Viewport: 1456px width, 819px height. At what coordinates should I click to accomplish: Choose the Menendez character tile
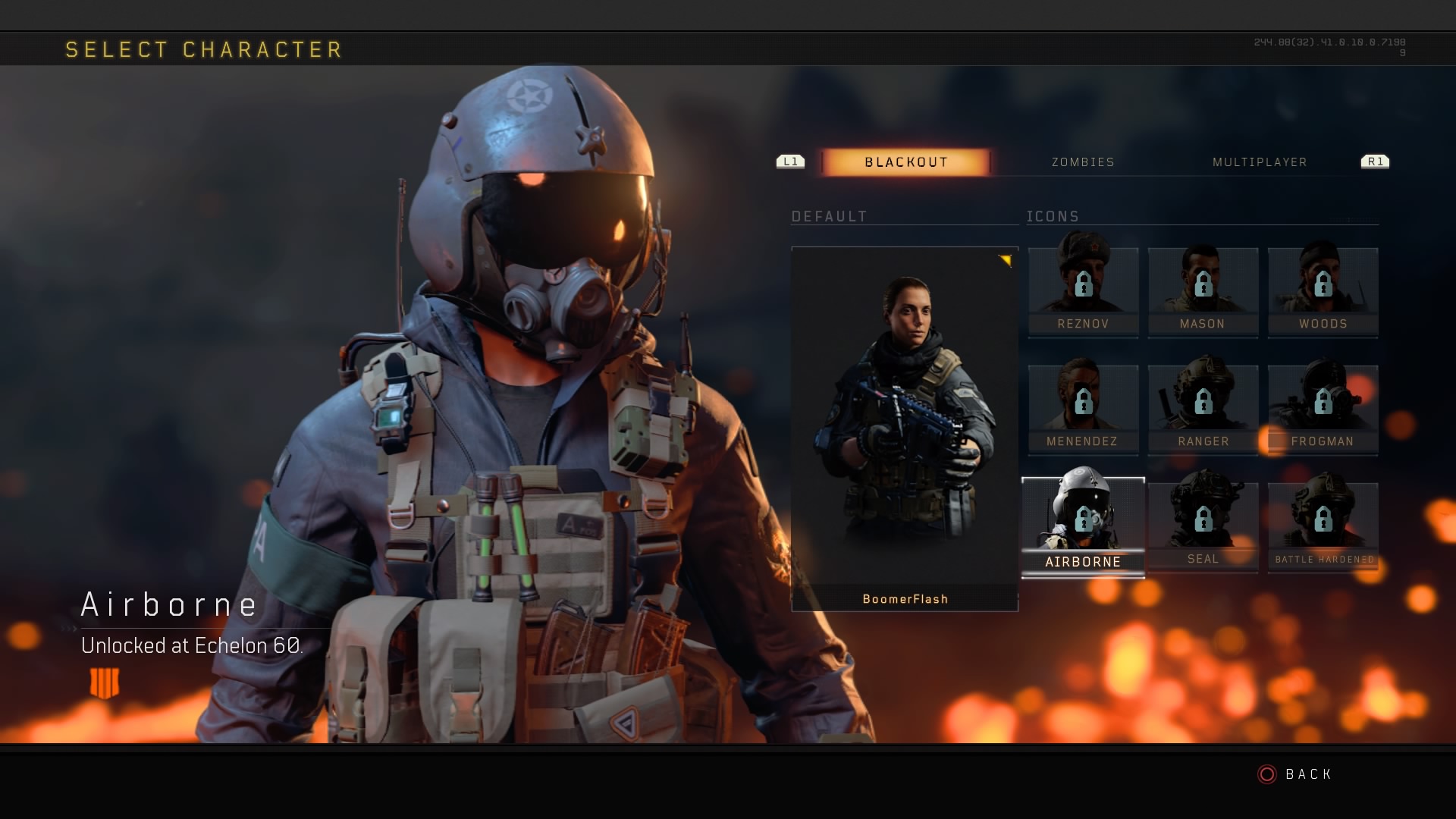tap(1083, 409)
